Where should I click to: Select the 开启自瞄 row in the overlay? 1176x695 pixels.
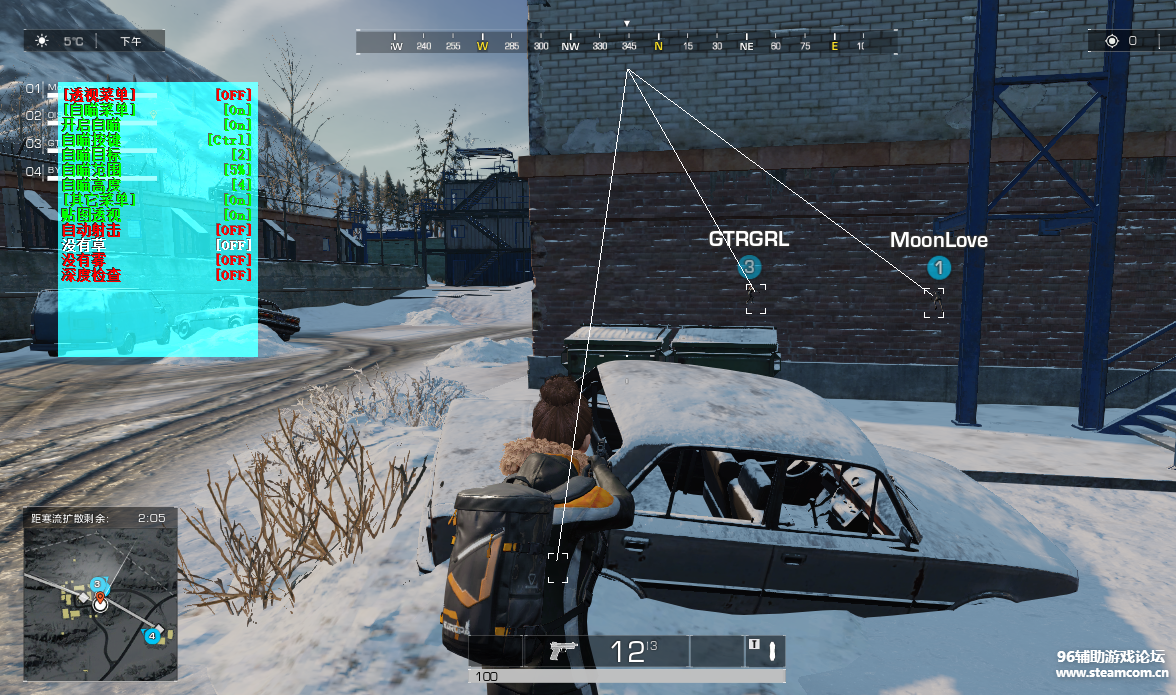coord(155,124)
